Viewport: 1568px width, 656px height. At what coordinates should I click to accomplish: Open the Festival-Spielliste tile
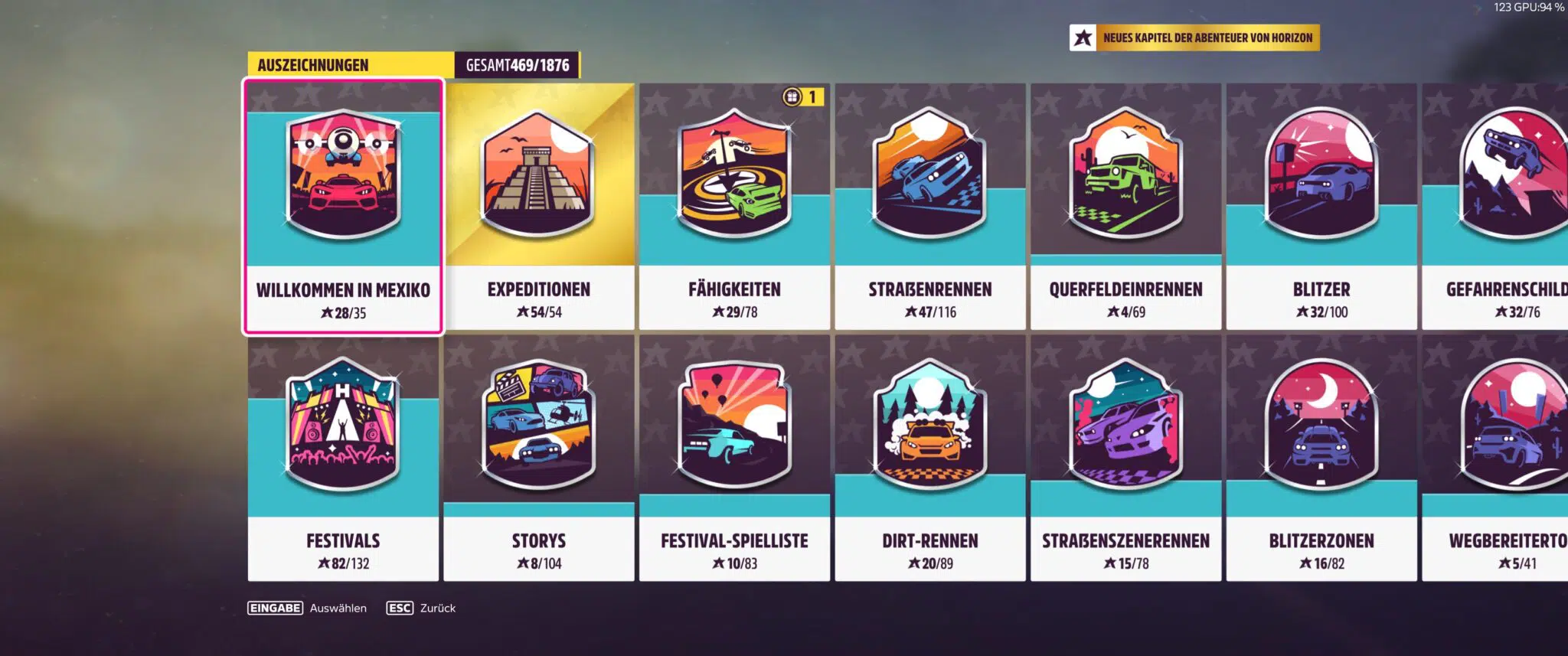pyautogui.click(x=734, y=458)
